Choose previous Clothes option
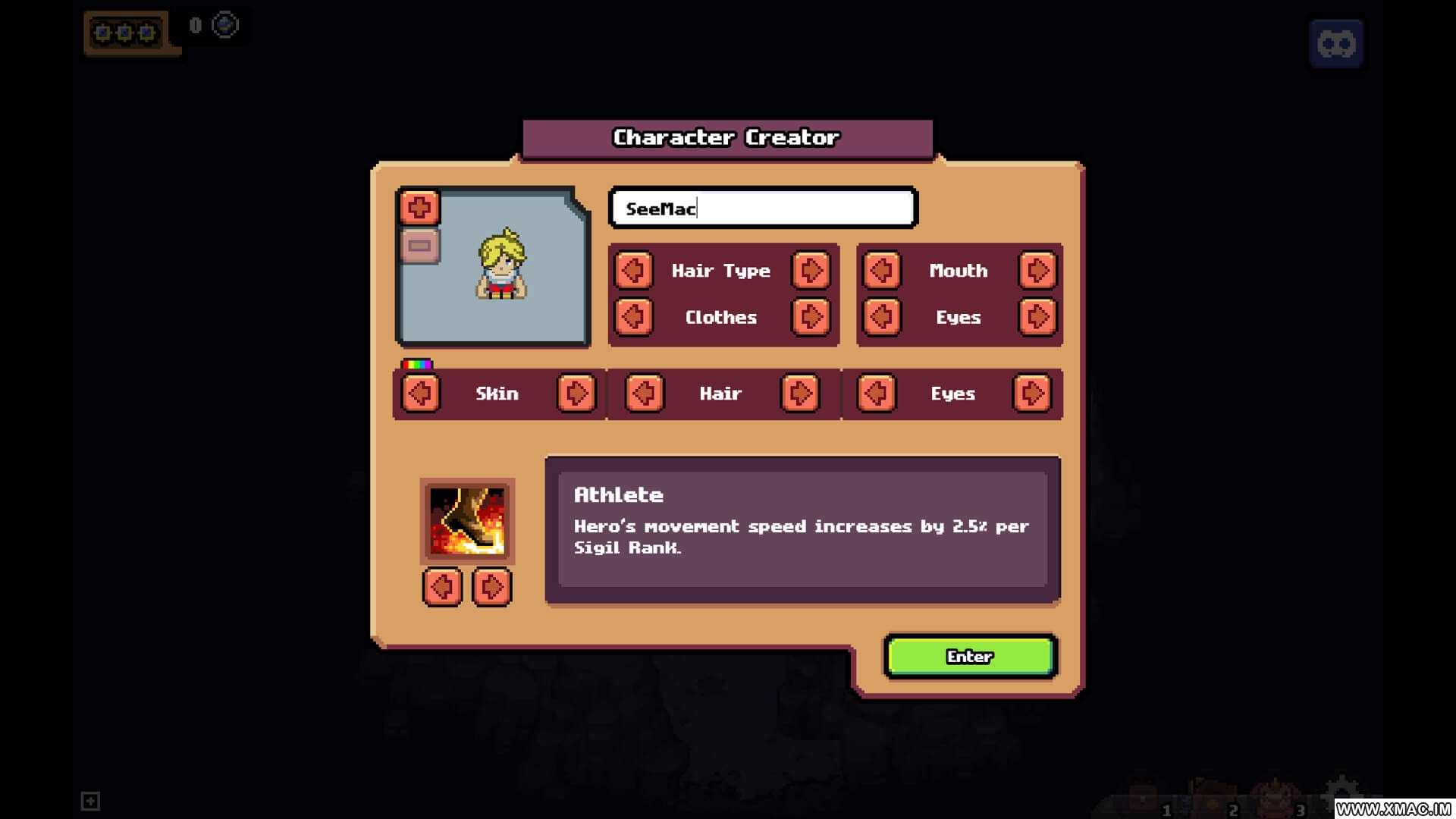Screen dimensions: 1456x819 click(633, 317)
